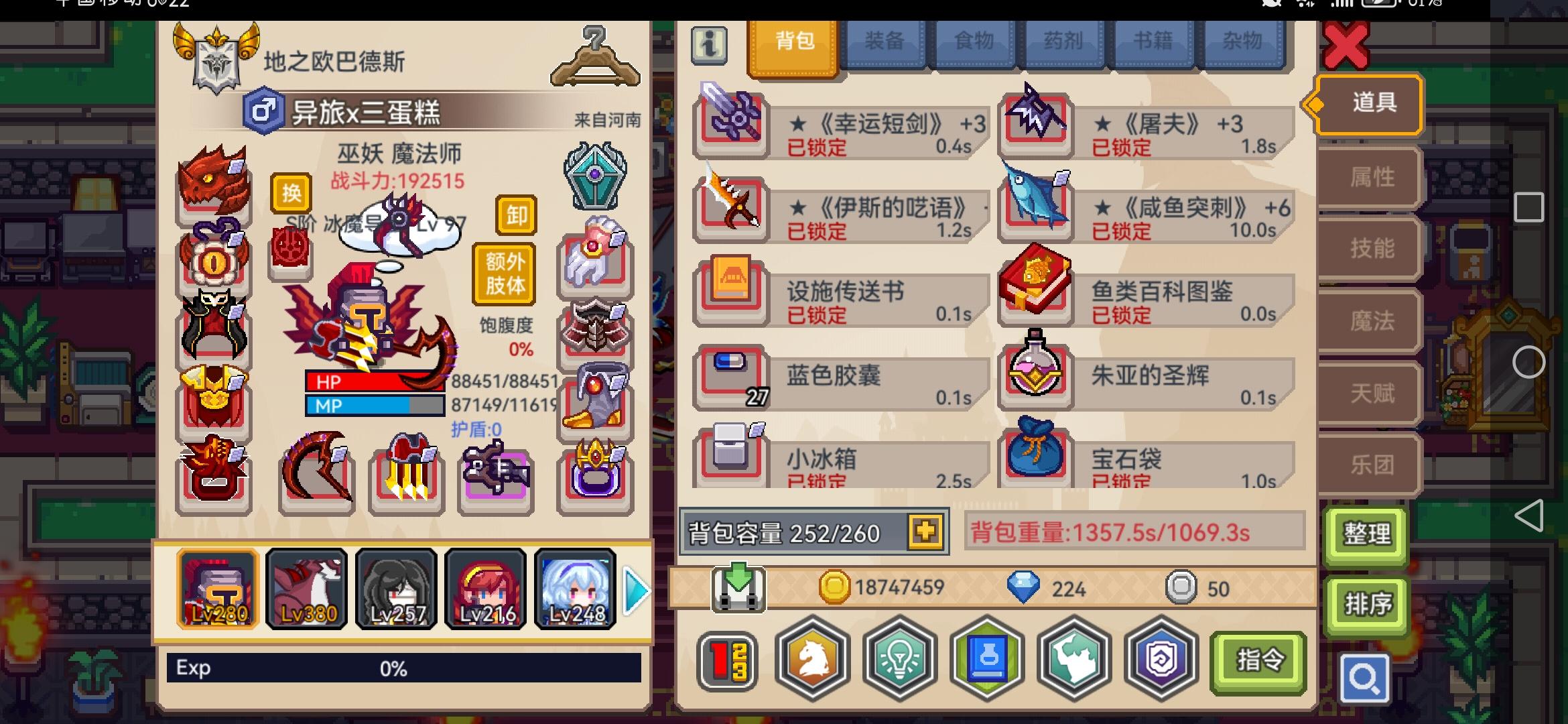Click the 指令 command button
Screen dimensions: 1568x724
[x=1260, y=660]
